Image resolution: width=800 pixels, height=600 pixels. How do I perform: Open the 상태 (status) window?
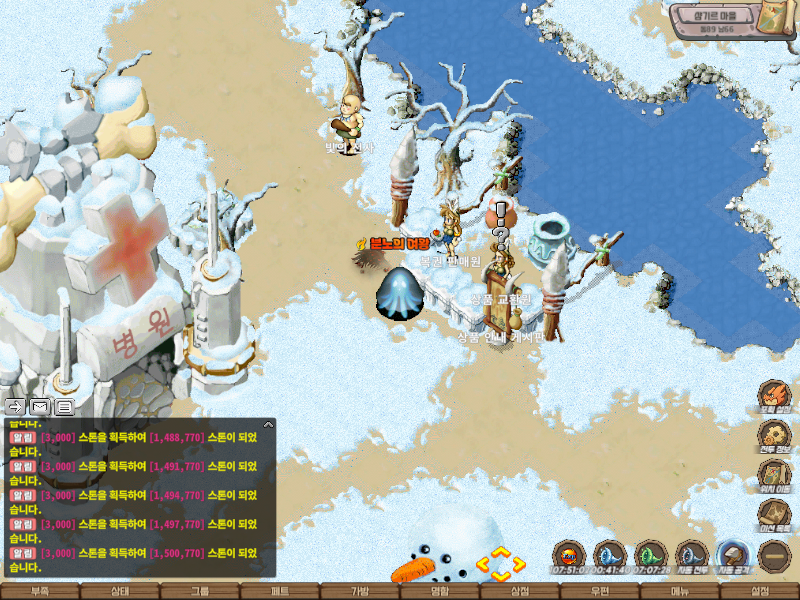coord(120,591)
